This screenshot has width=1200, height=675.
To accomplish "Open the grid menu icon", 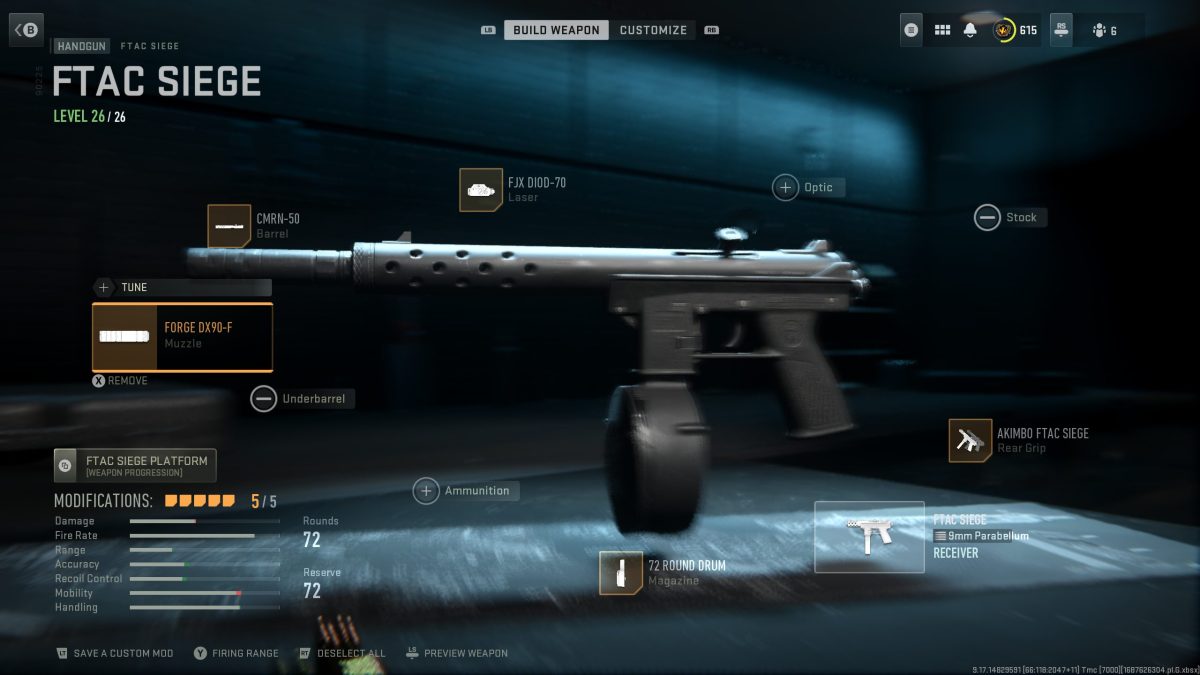I will point(942,30).
